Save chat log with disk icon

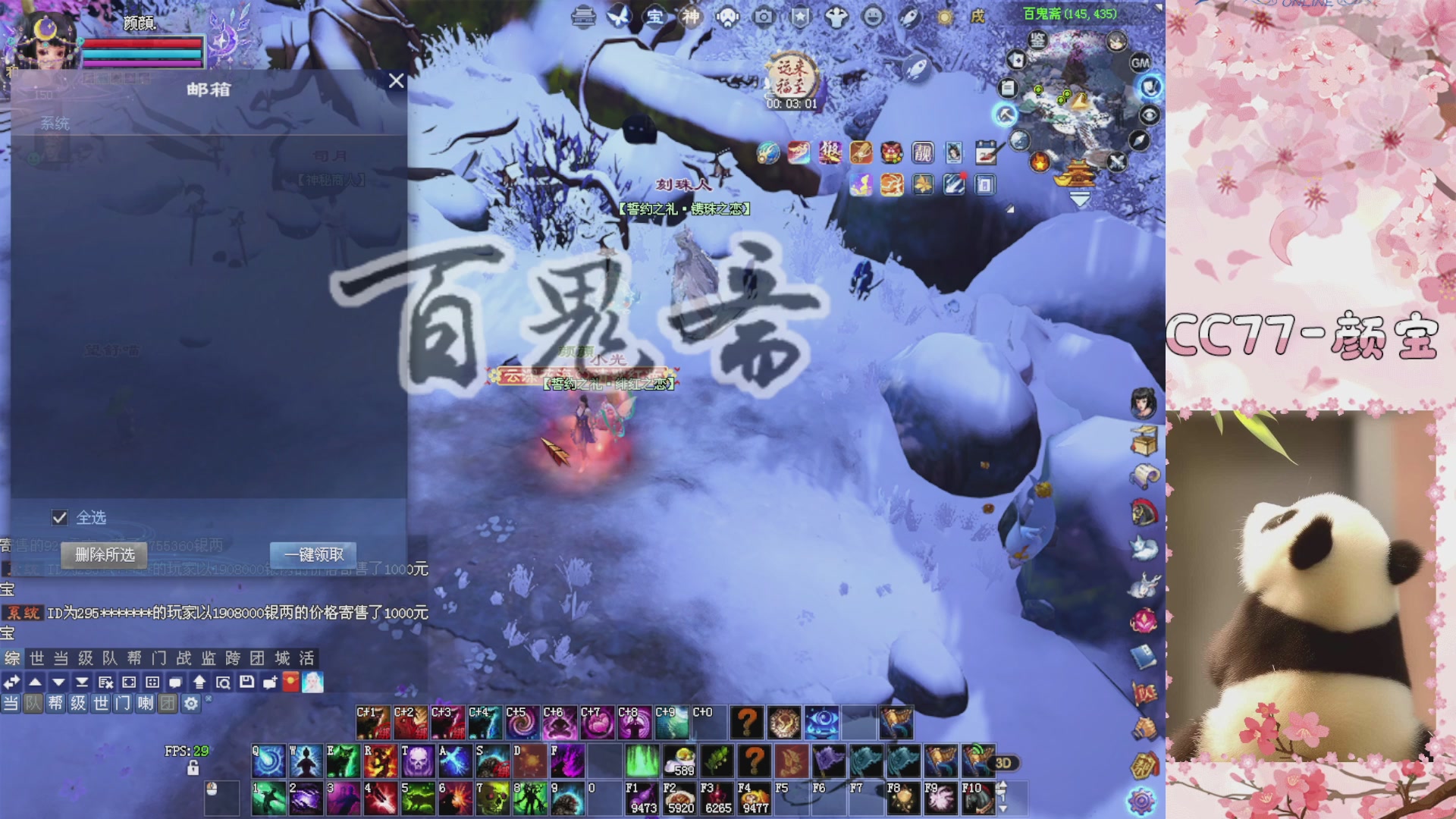(248, 683)
